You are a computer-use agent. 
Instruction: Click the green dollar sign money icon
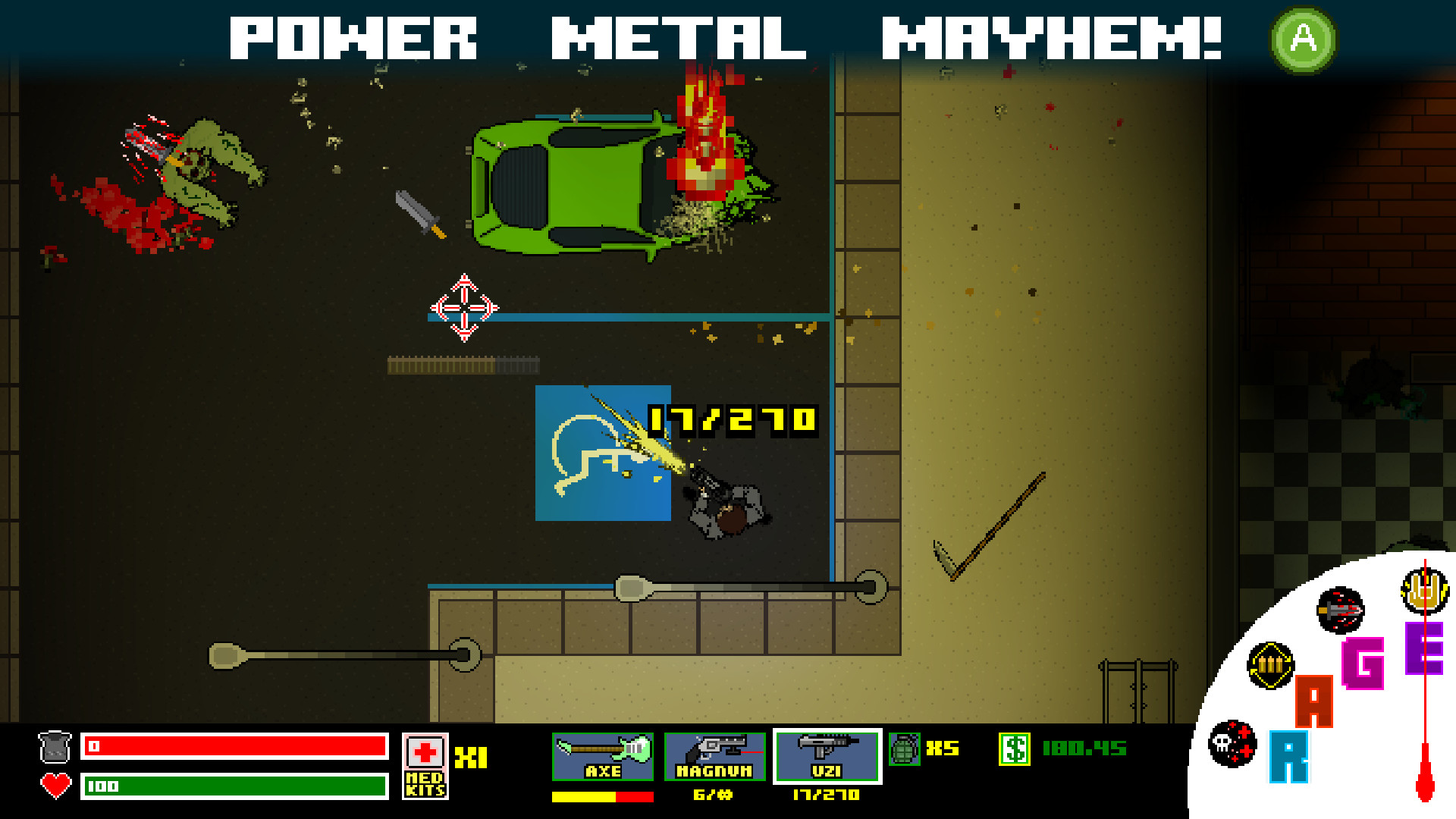tap(1015, 749)
